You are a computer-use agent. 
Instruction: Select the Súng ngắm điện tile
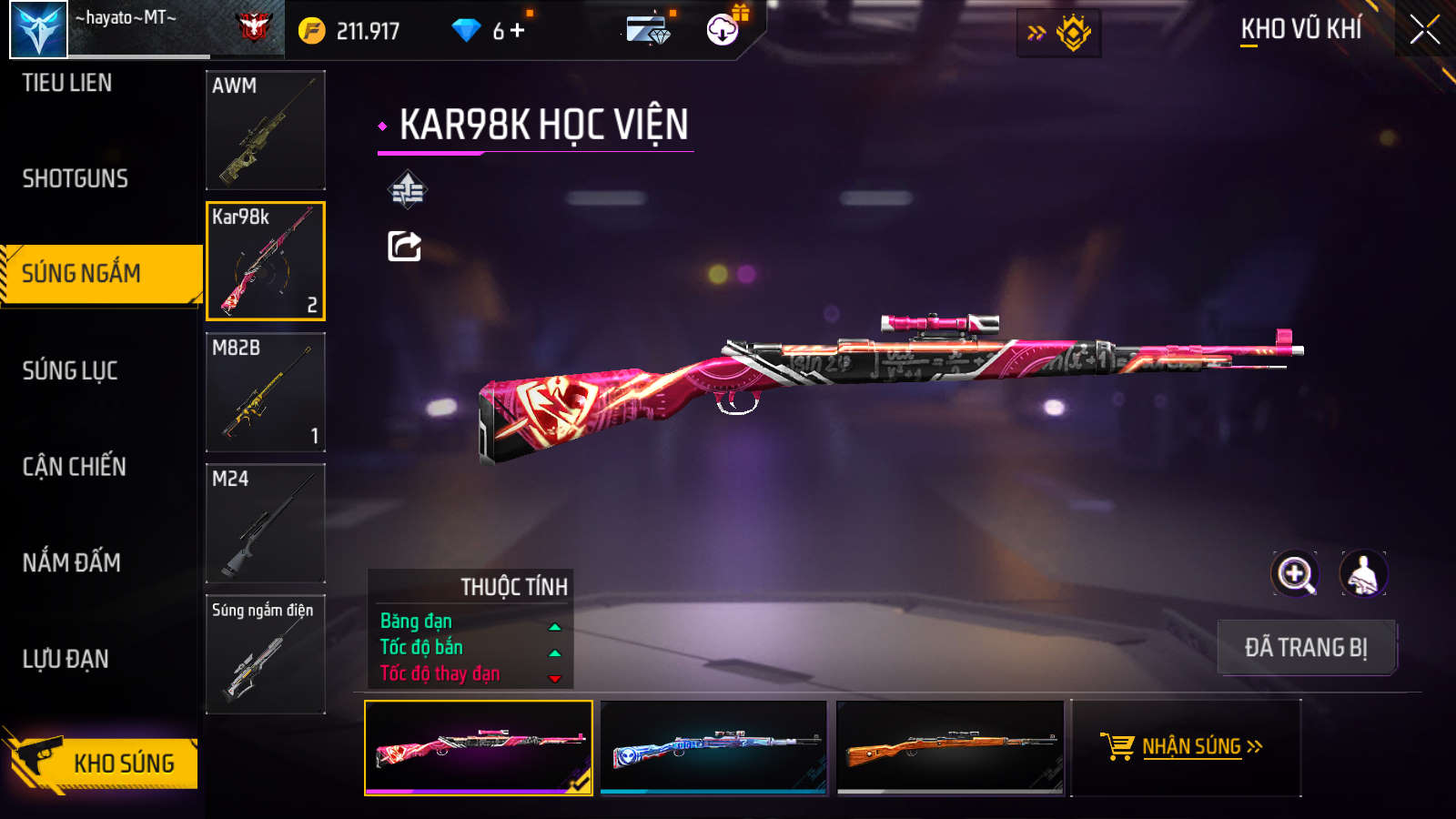tap(266, 654)
